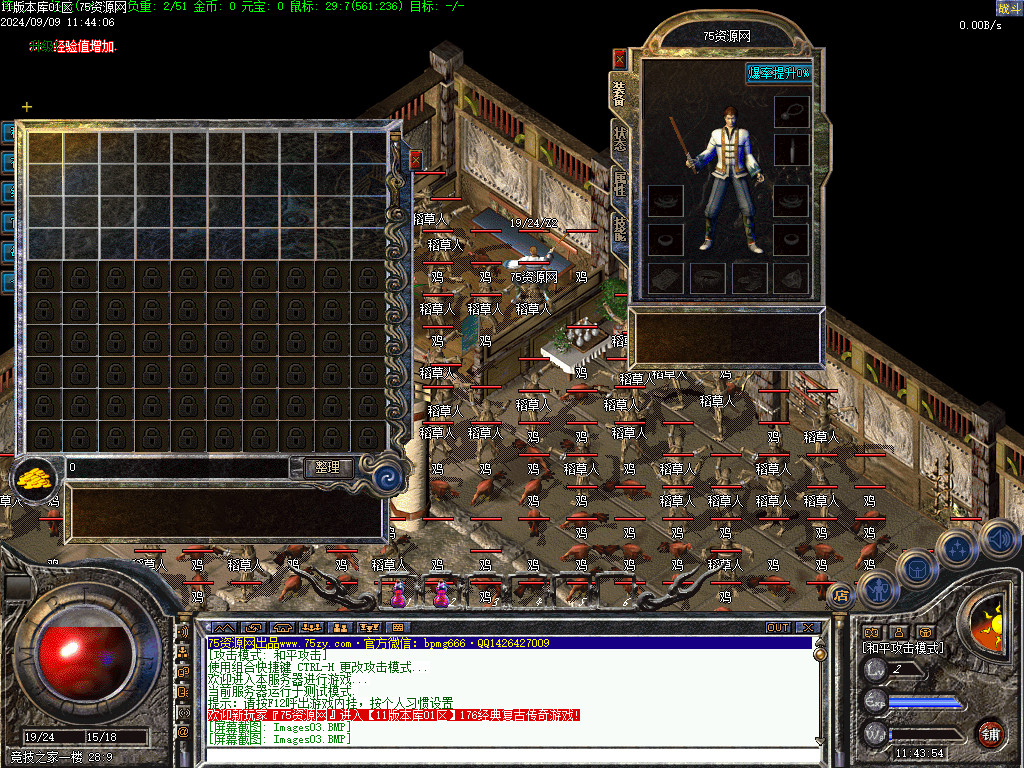Open the 属性 attributes tab
This screenshot has height=768, width=1024.
pyautogui.click(x=620, y=183)
